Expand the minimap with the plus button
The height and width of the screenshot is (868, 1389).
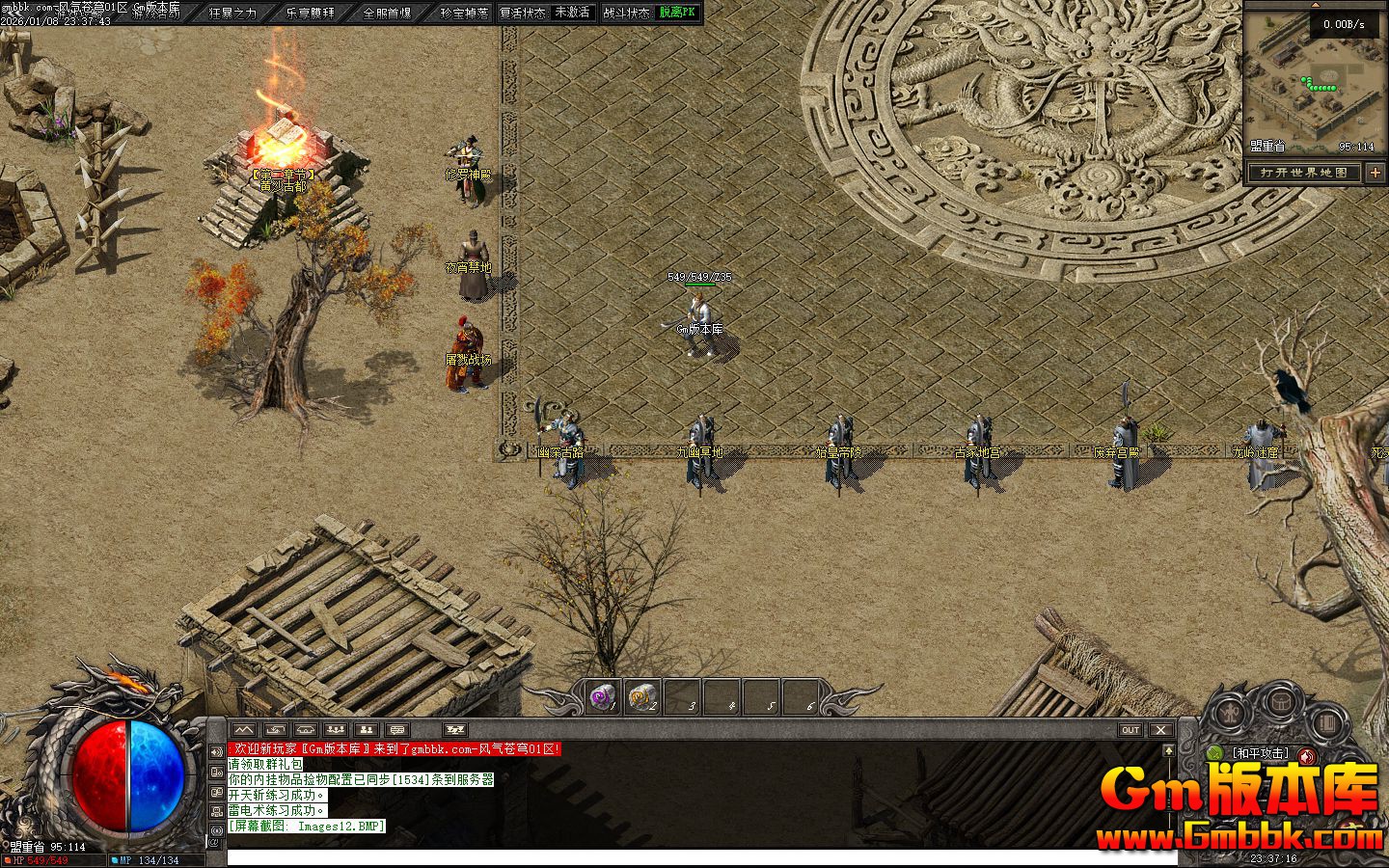pos(1375,173)
